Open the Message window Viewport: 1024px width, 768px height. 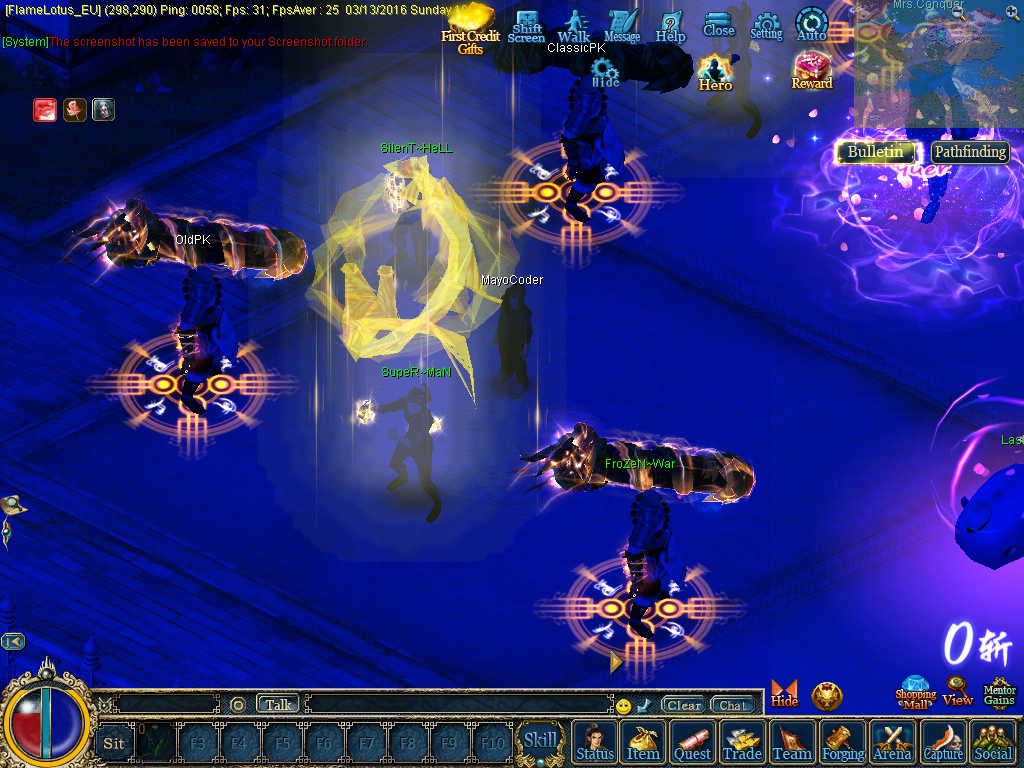click(x=622, y=26)
